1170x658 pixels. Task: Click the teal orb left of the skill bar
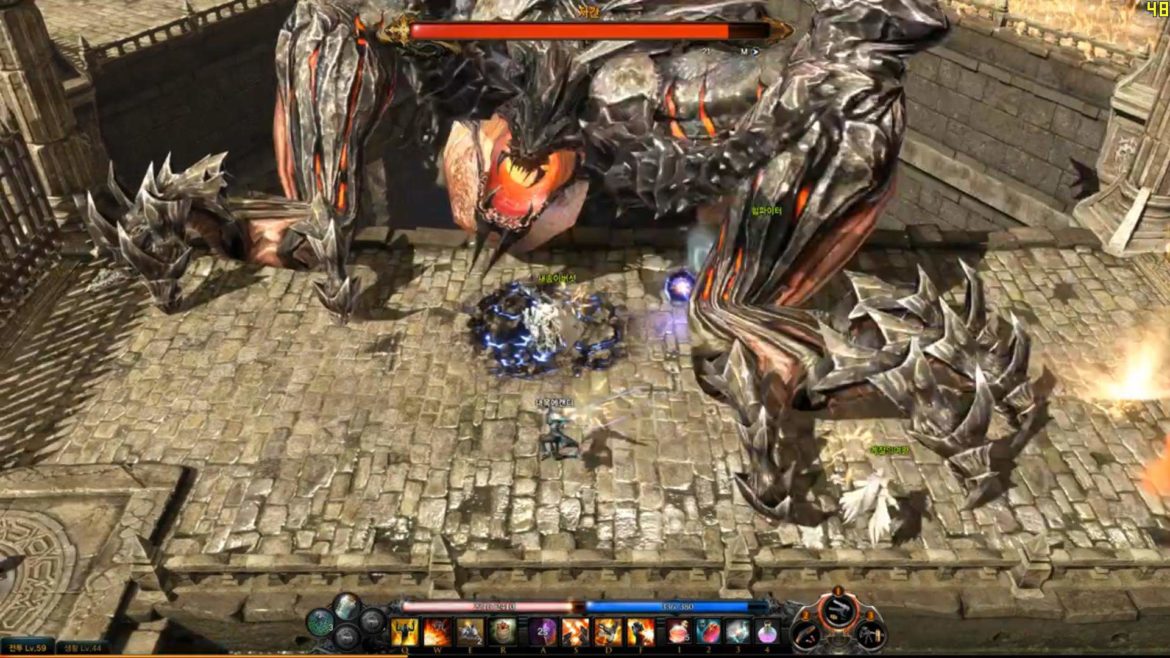click(x=321, y=623)
